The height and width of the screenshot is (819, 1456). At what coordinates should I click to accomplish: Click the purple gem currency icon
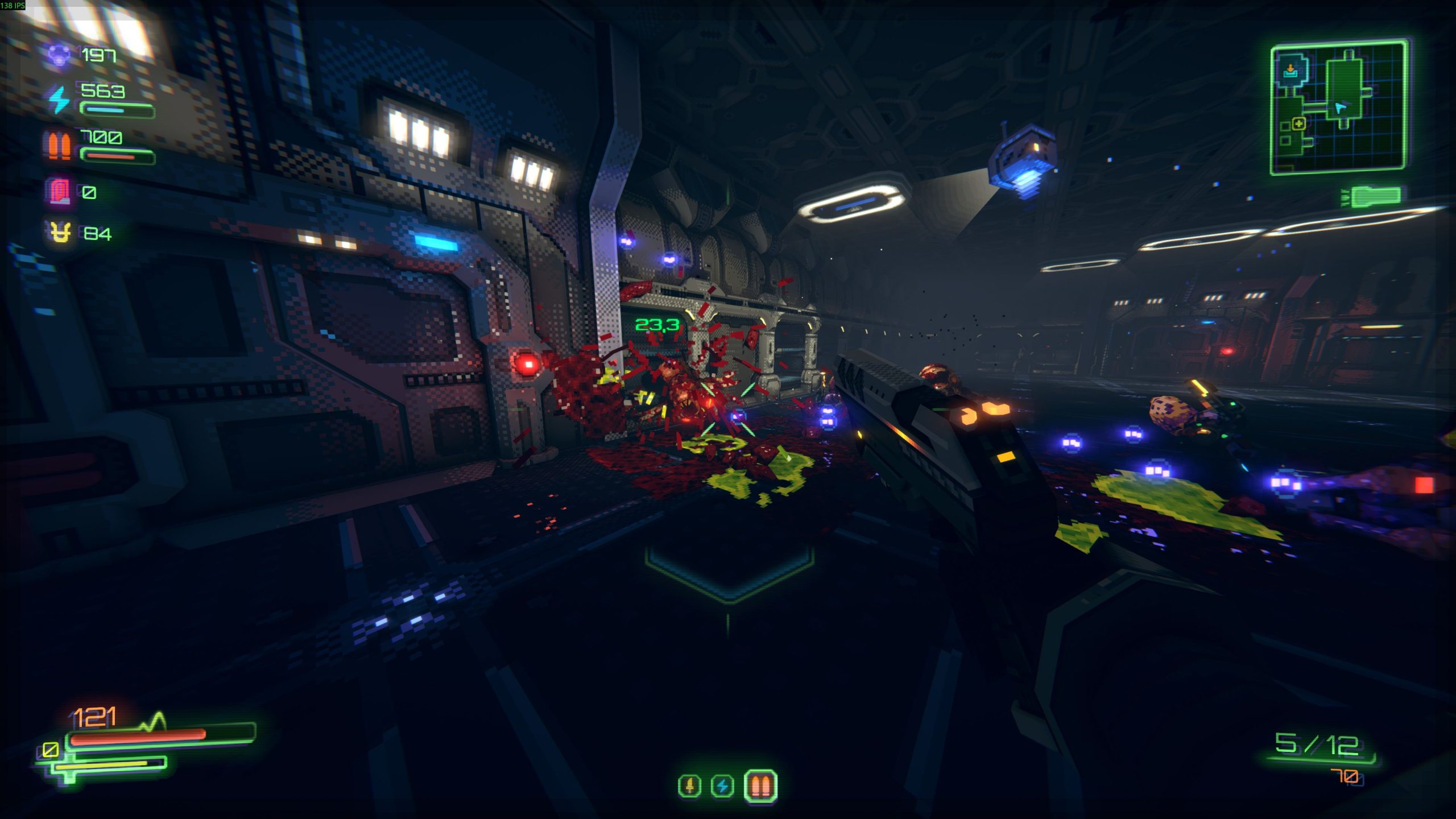coord(59,55)
